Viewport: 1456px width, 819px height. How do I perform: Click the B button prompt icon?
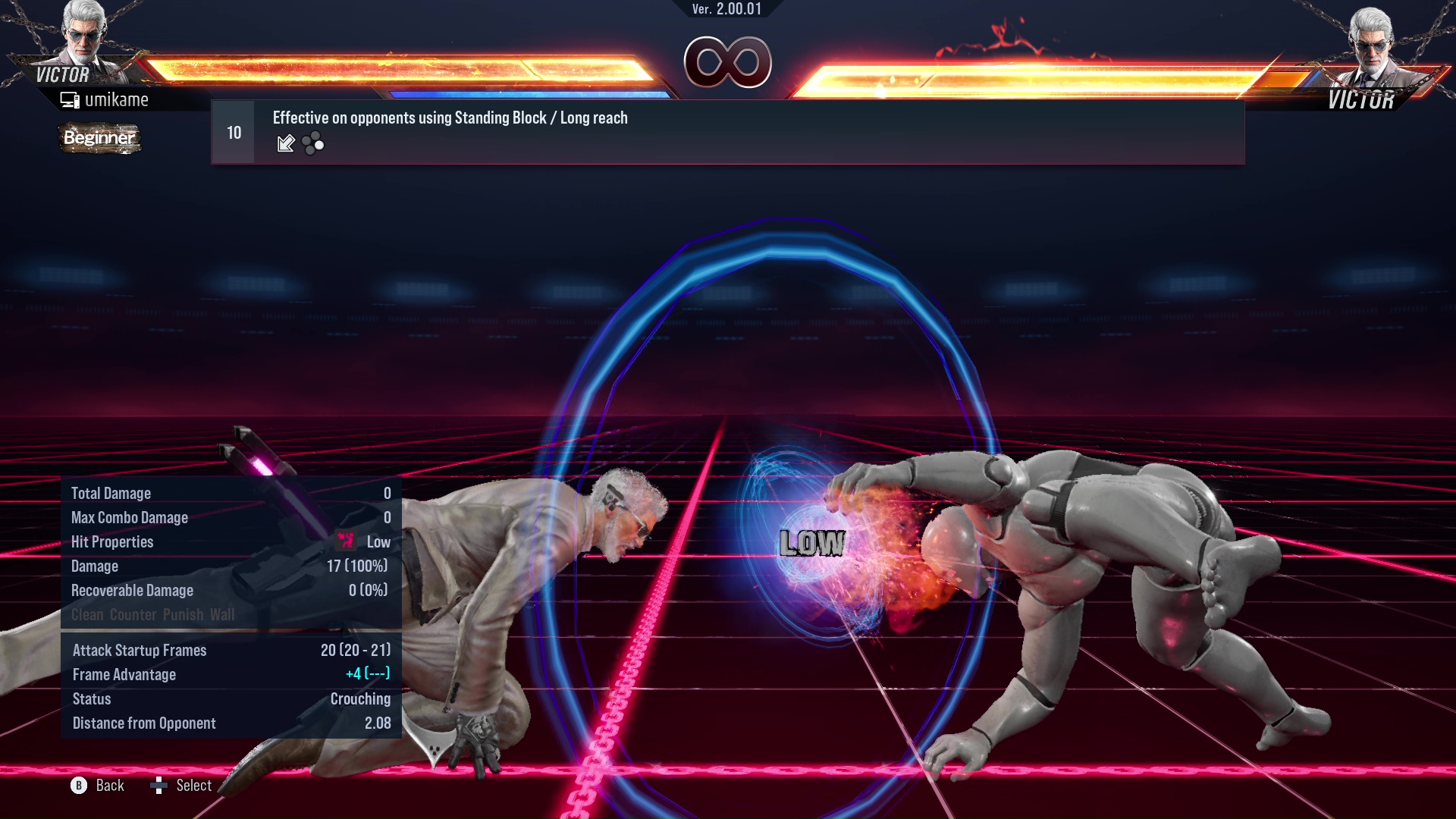click(x=78, y=786)
